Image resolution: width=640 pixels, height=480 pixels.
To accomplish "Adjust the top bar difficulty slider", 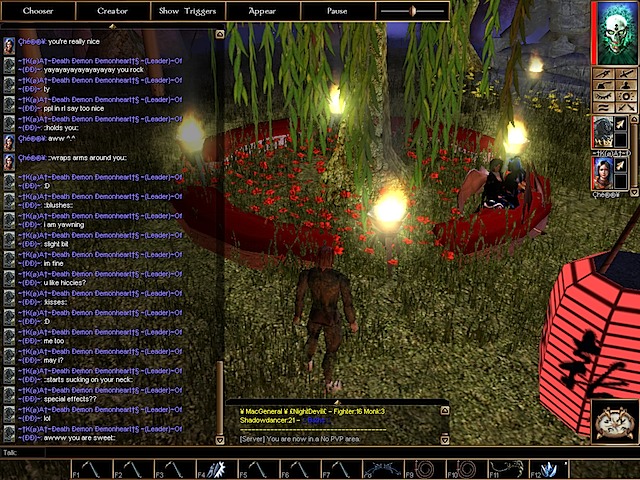I will pos(411,11).
